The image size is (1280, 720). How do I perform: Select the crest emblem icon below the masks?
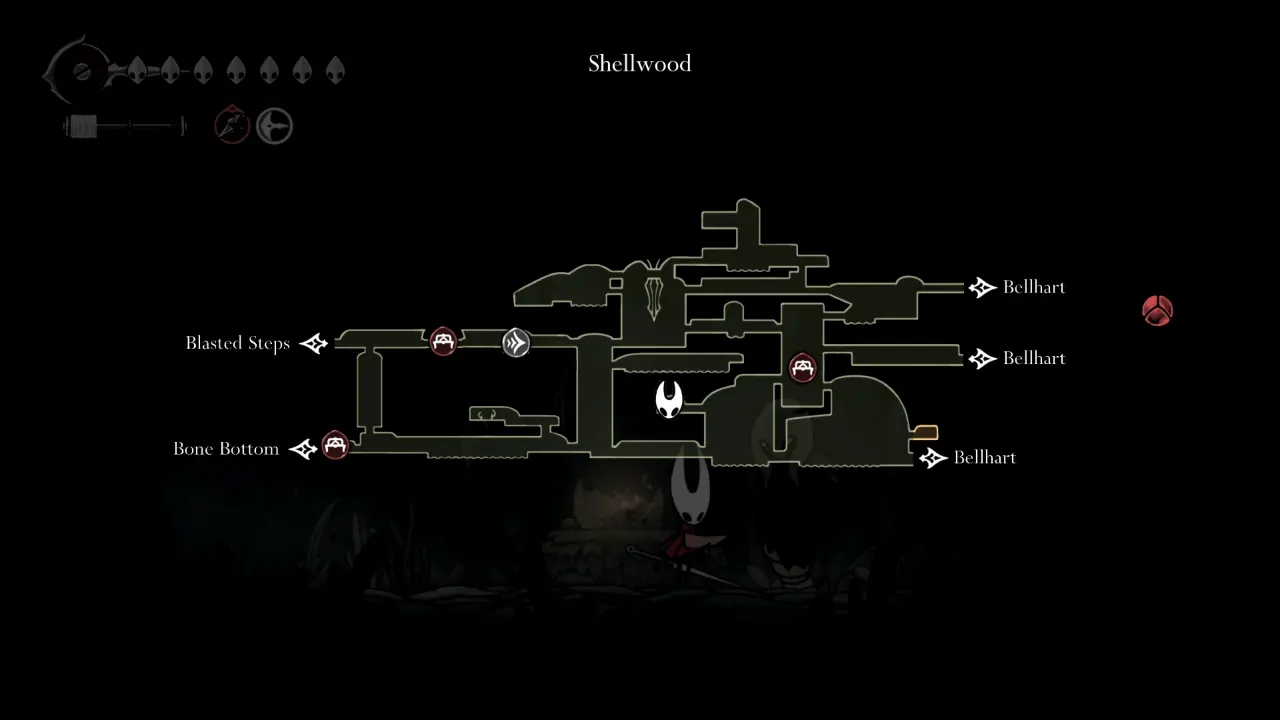[x=274, y=126]
